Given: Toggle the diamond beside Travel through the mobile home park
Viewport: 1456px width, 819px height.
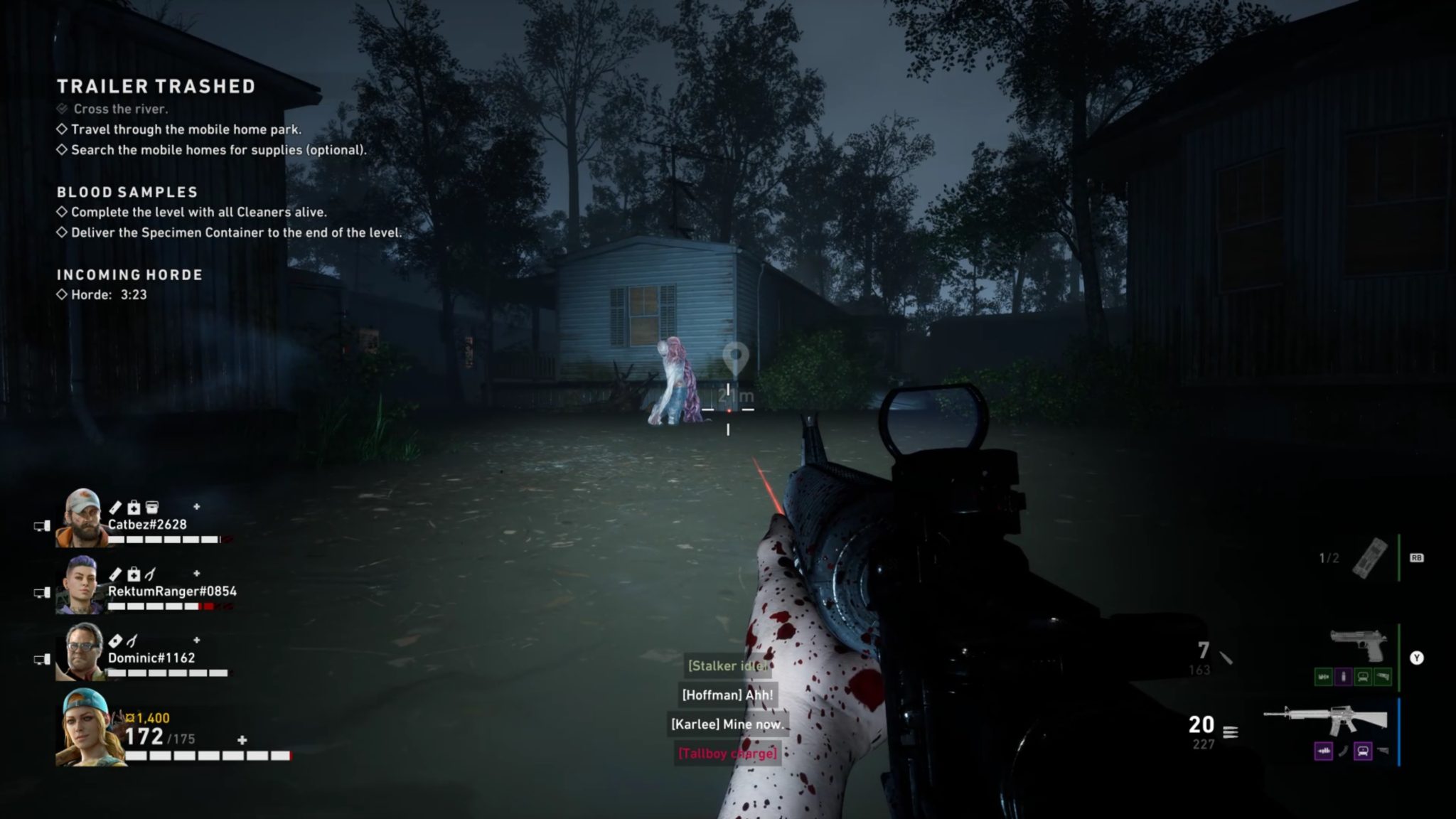Looking at the screenshot, I should click(x=61, y=129).
